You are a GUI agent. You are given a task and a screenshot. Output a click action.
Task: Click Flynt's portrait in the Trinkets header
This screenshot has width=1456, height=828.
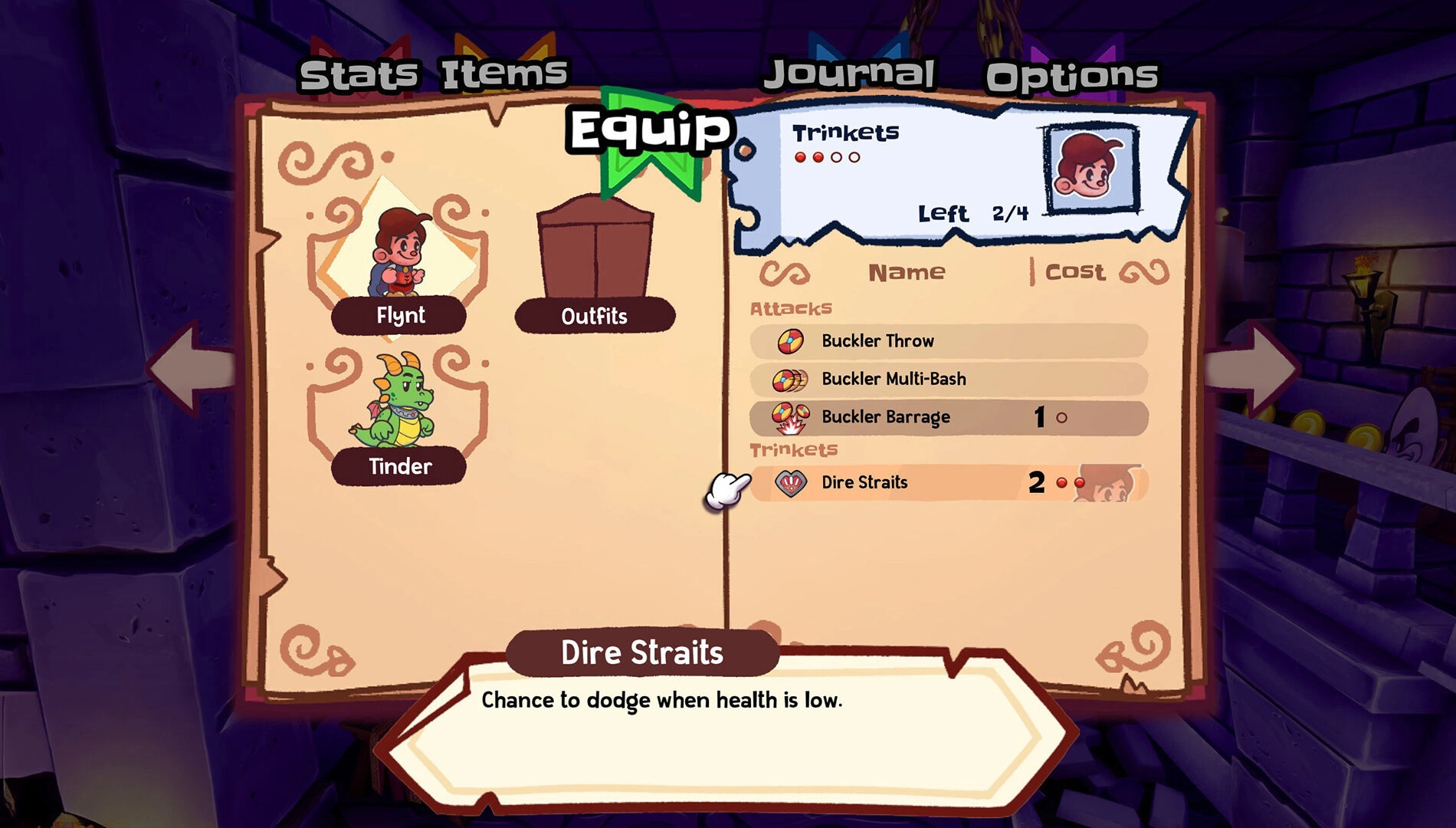tap(1091, 170)
